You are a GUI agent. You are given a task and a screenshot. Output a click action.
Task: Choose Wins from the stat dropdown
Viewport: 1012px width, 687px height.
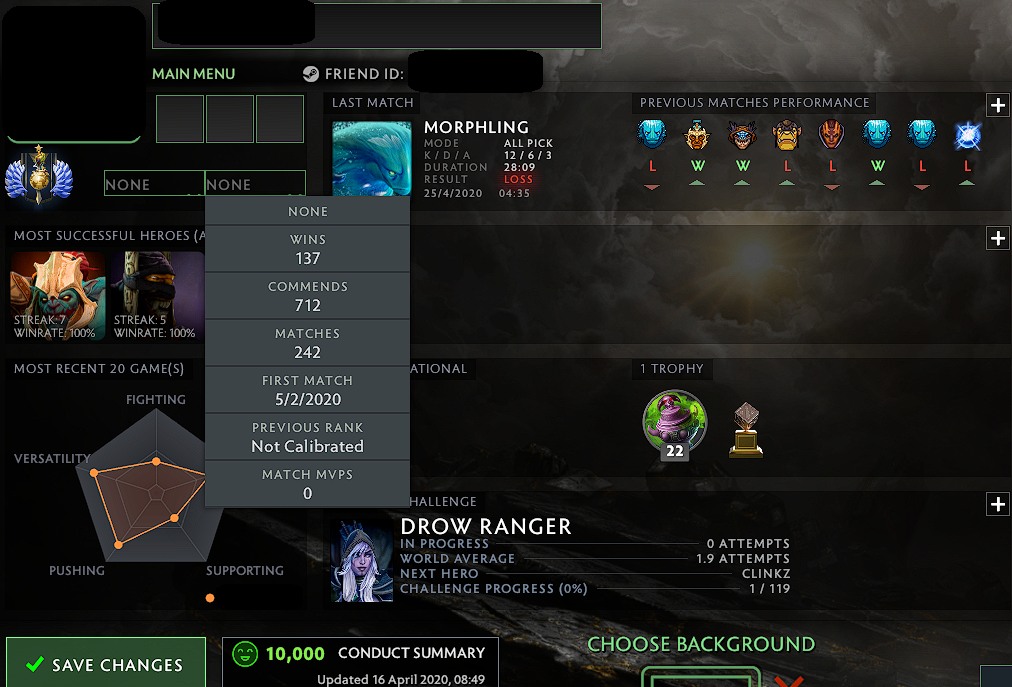[307, 249]
